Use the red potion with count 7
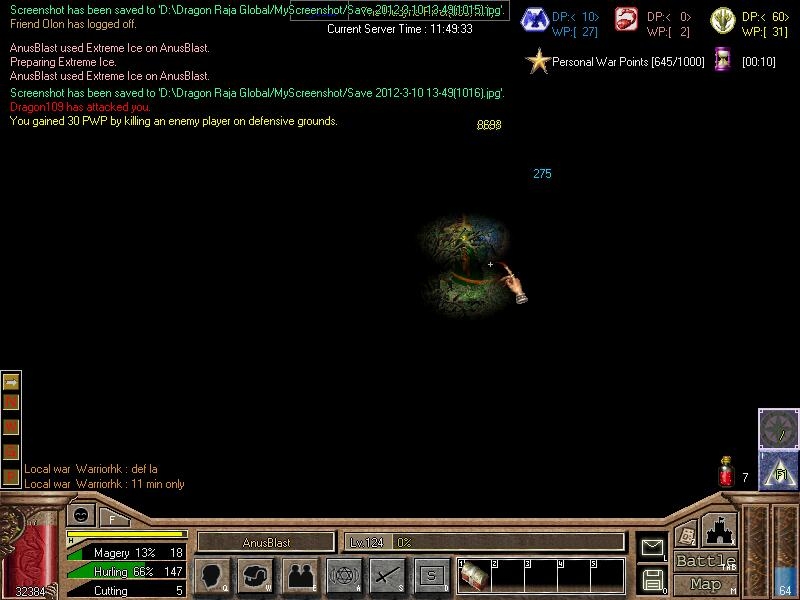Image resolution: width=800 pixels, height=600 pixels. point(727,473)
